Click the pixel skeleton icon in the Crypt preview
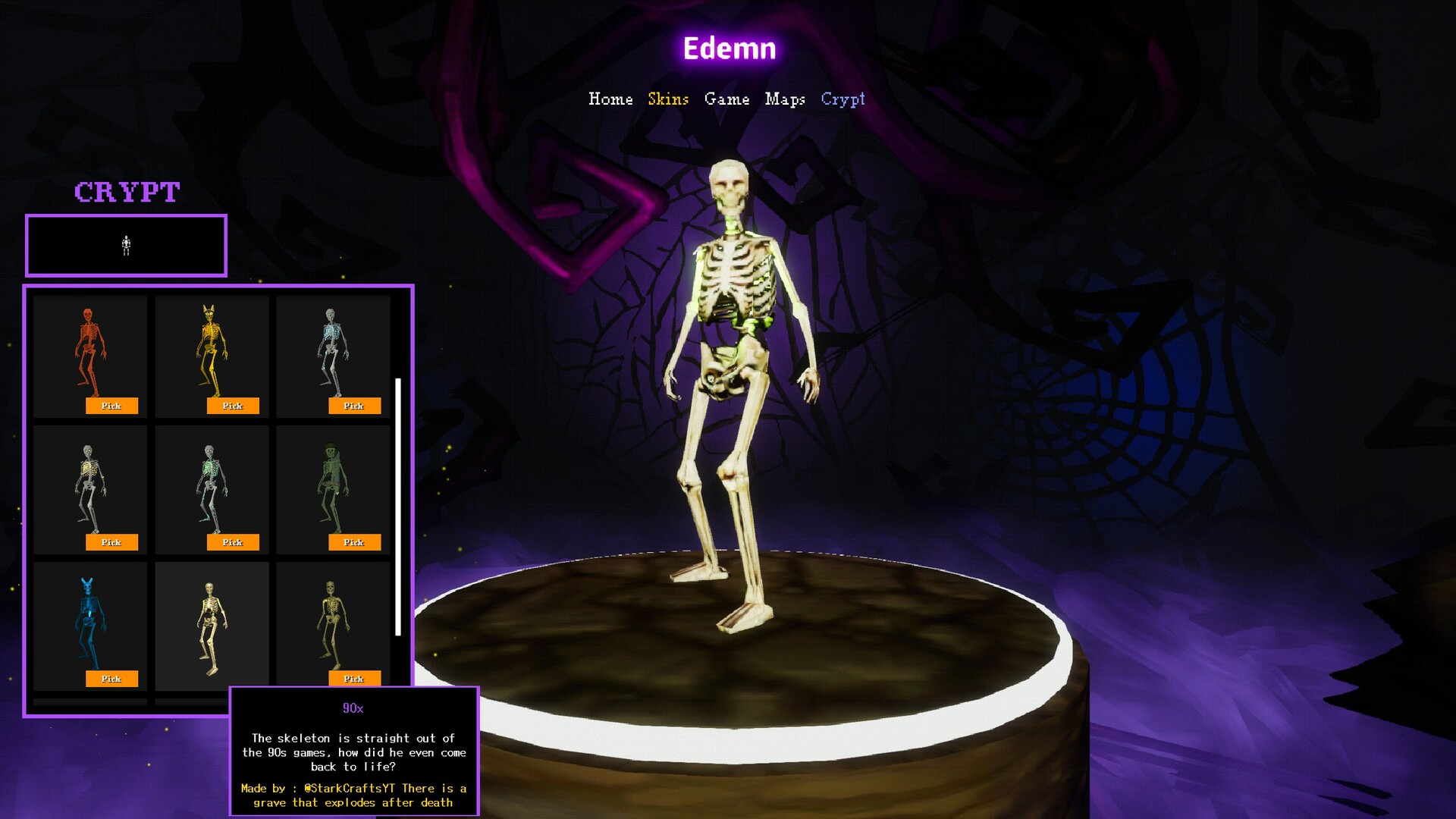The image size is (1456, 819). pyautogui.click(x=126, y=245)
